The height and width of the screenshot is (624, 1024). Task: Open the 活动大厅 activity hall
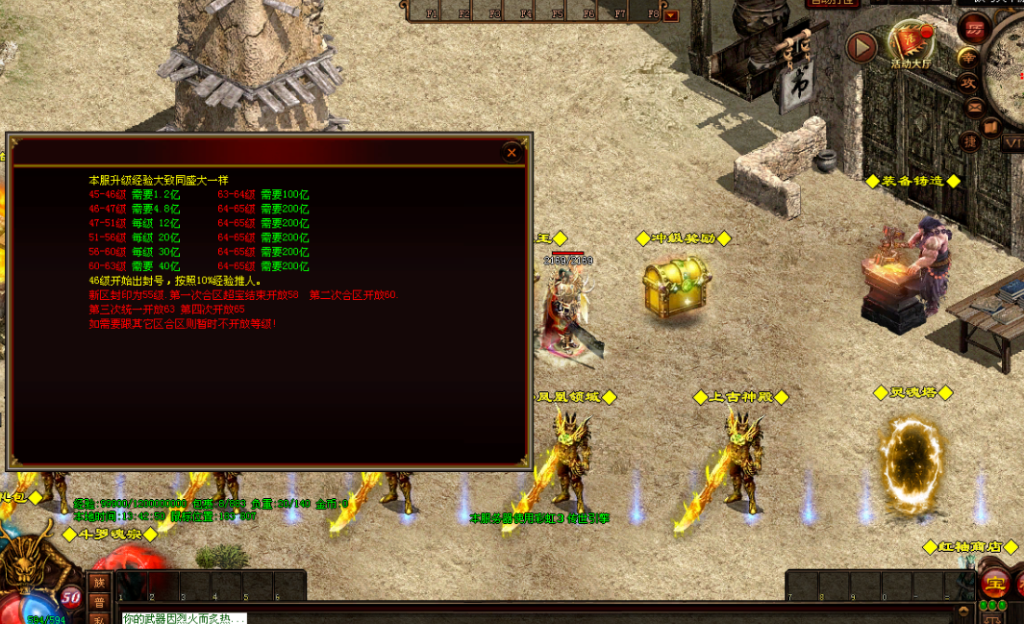pyautogui.click(x=910, y=44)
